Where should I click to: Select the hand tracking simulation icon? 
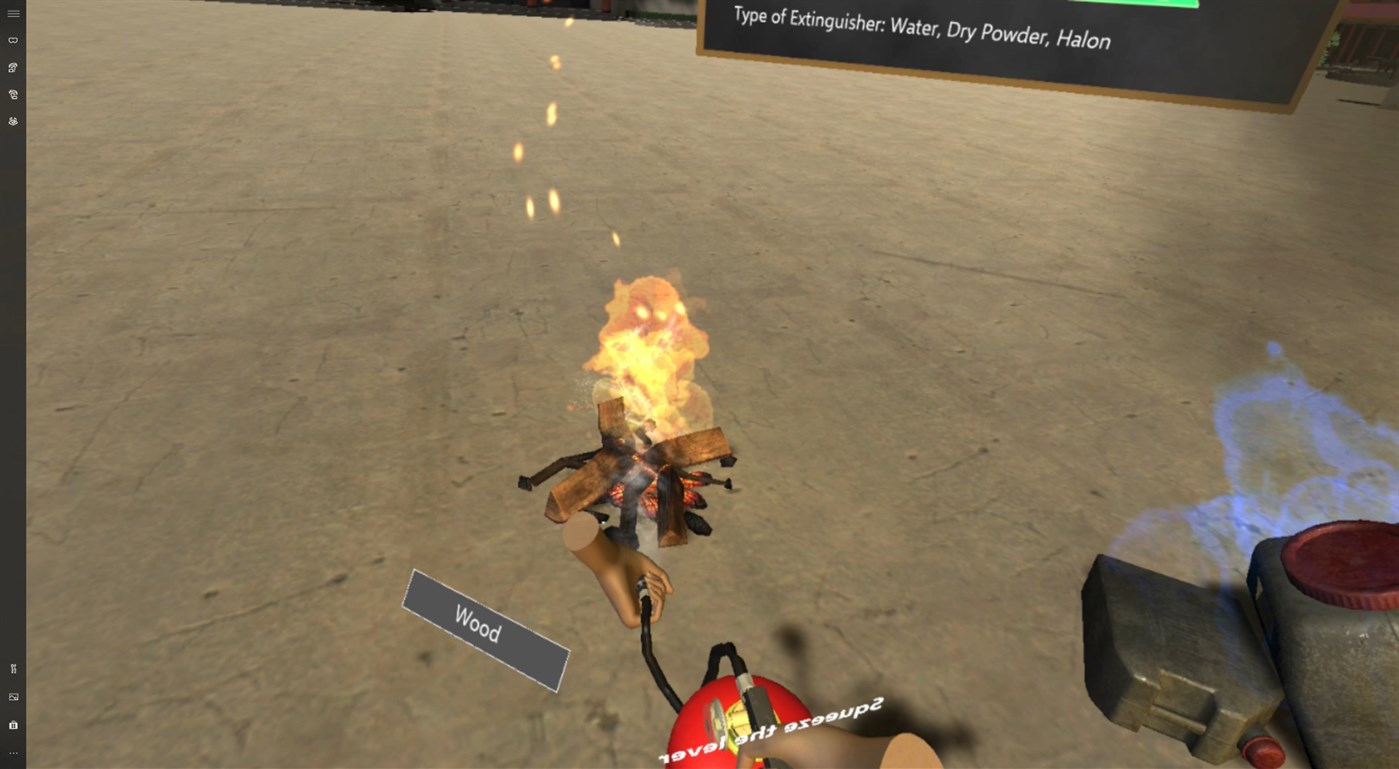click(13, 120)
